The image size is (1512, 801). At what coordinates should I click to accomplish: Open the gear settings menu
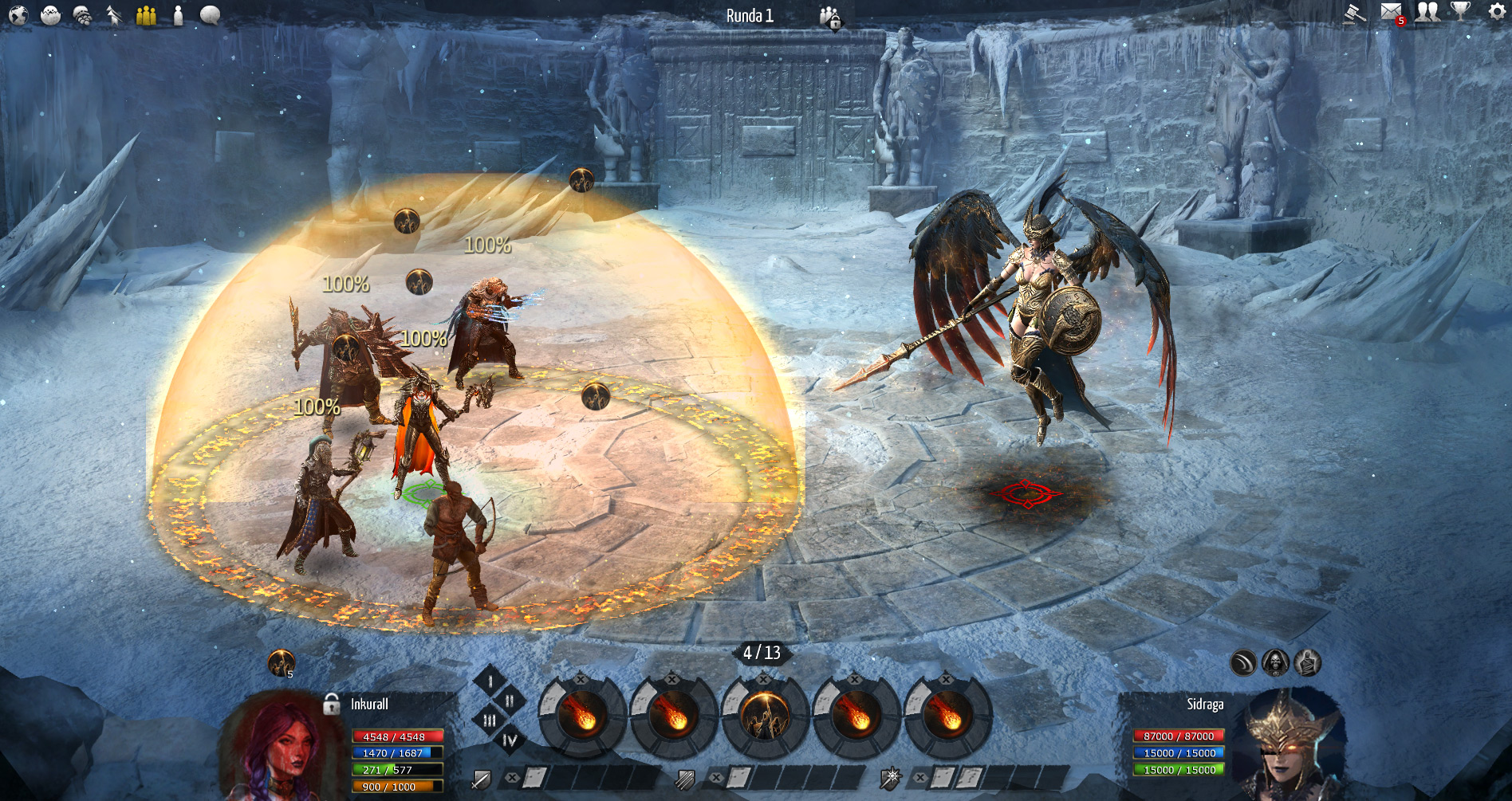click(1497, 13)
